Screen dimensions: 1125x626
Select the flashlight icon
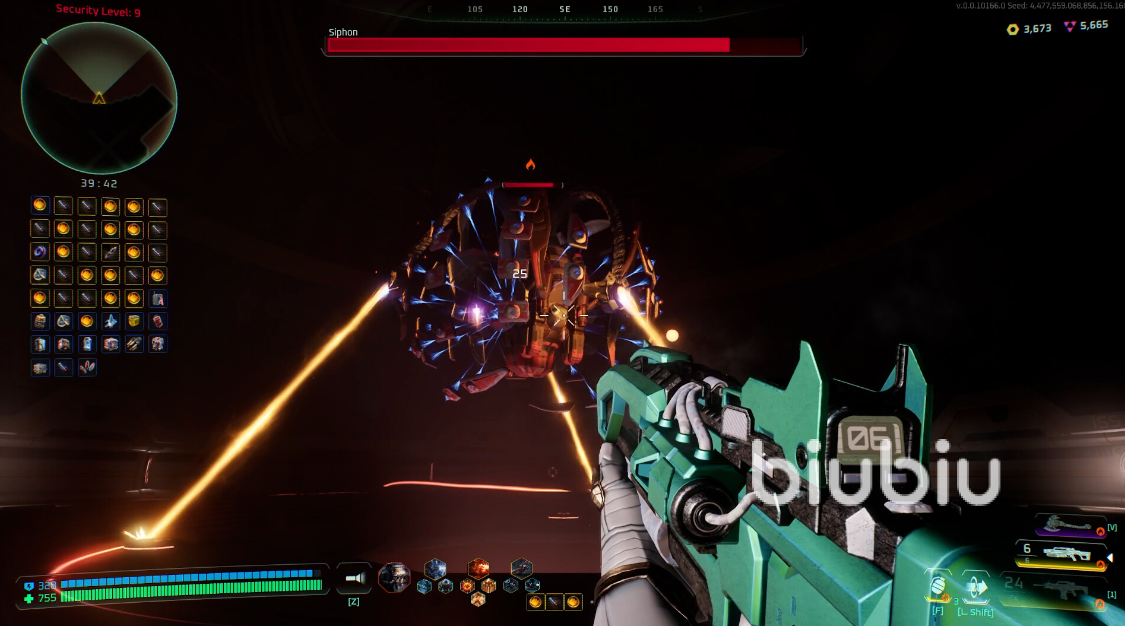[x=353, y=578]
